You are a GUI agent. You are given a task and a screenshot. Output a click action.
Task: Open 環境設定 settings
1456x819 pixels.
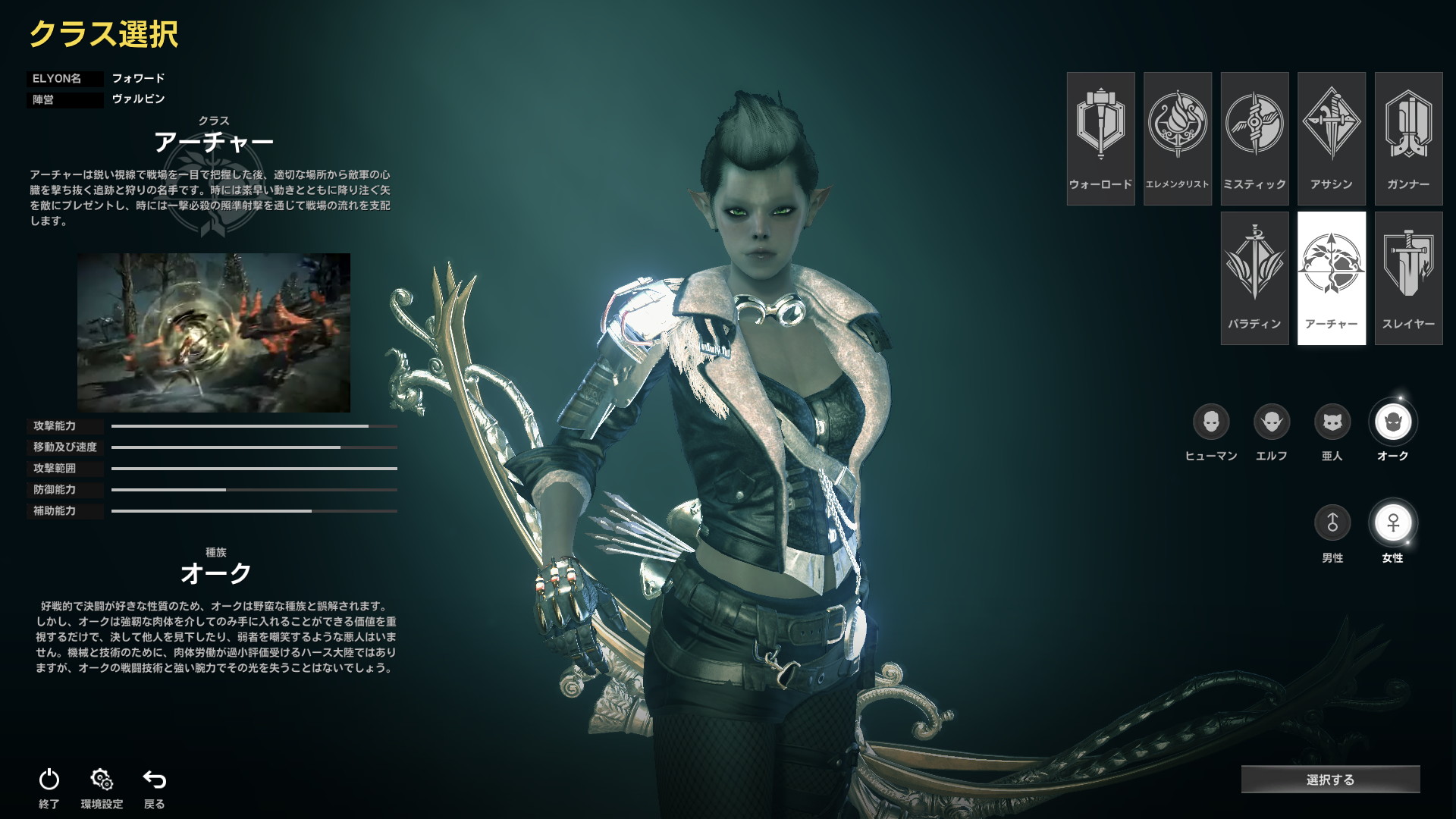pyautogui.click(x=102, y=780)
